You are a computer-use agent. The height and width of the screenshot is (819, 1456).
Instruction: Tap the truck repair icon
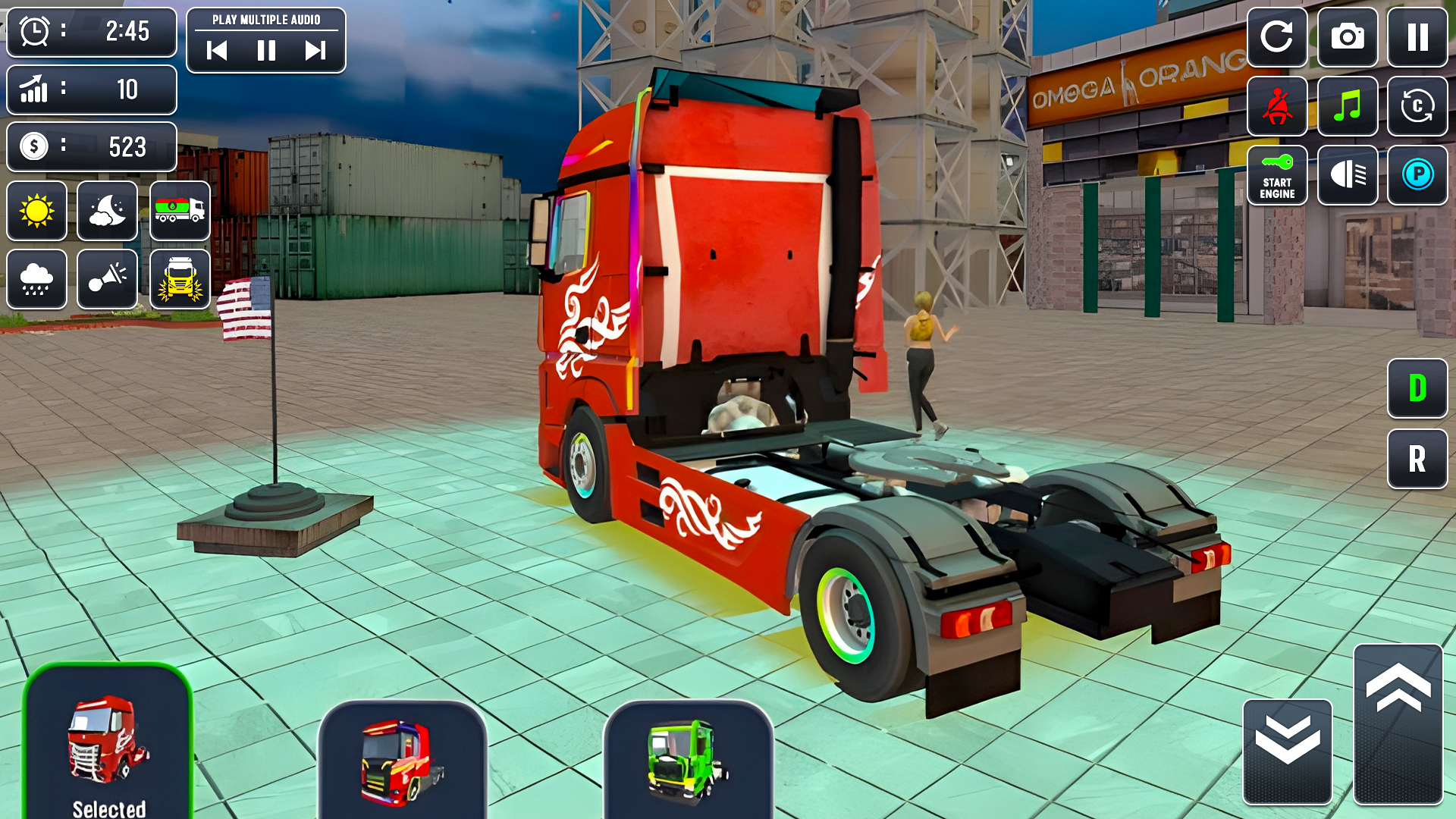coord(180,279)
